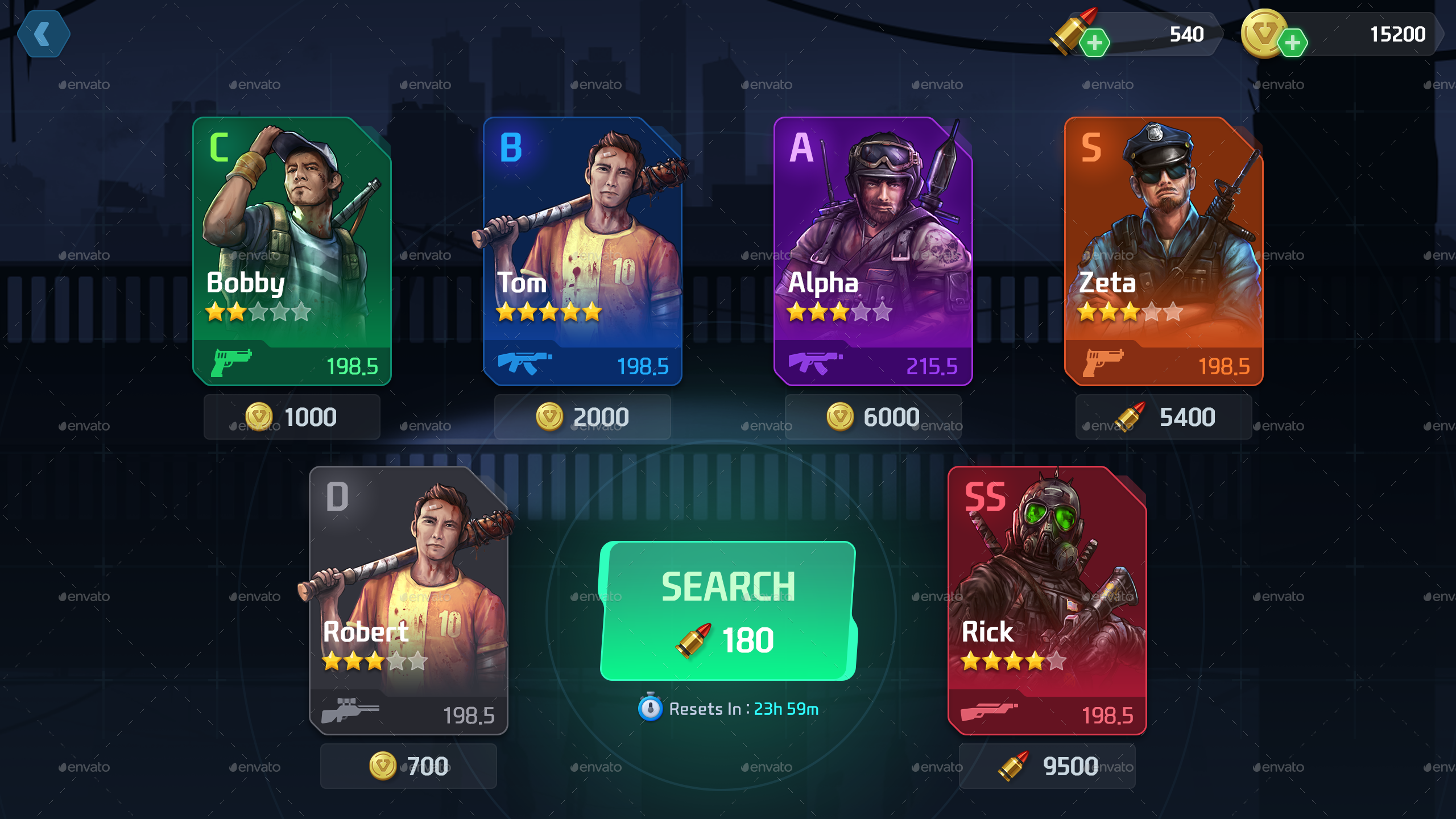
Task: Buy Bobby for 1000 coins
Action: tap(292, 417)
